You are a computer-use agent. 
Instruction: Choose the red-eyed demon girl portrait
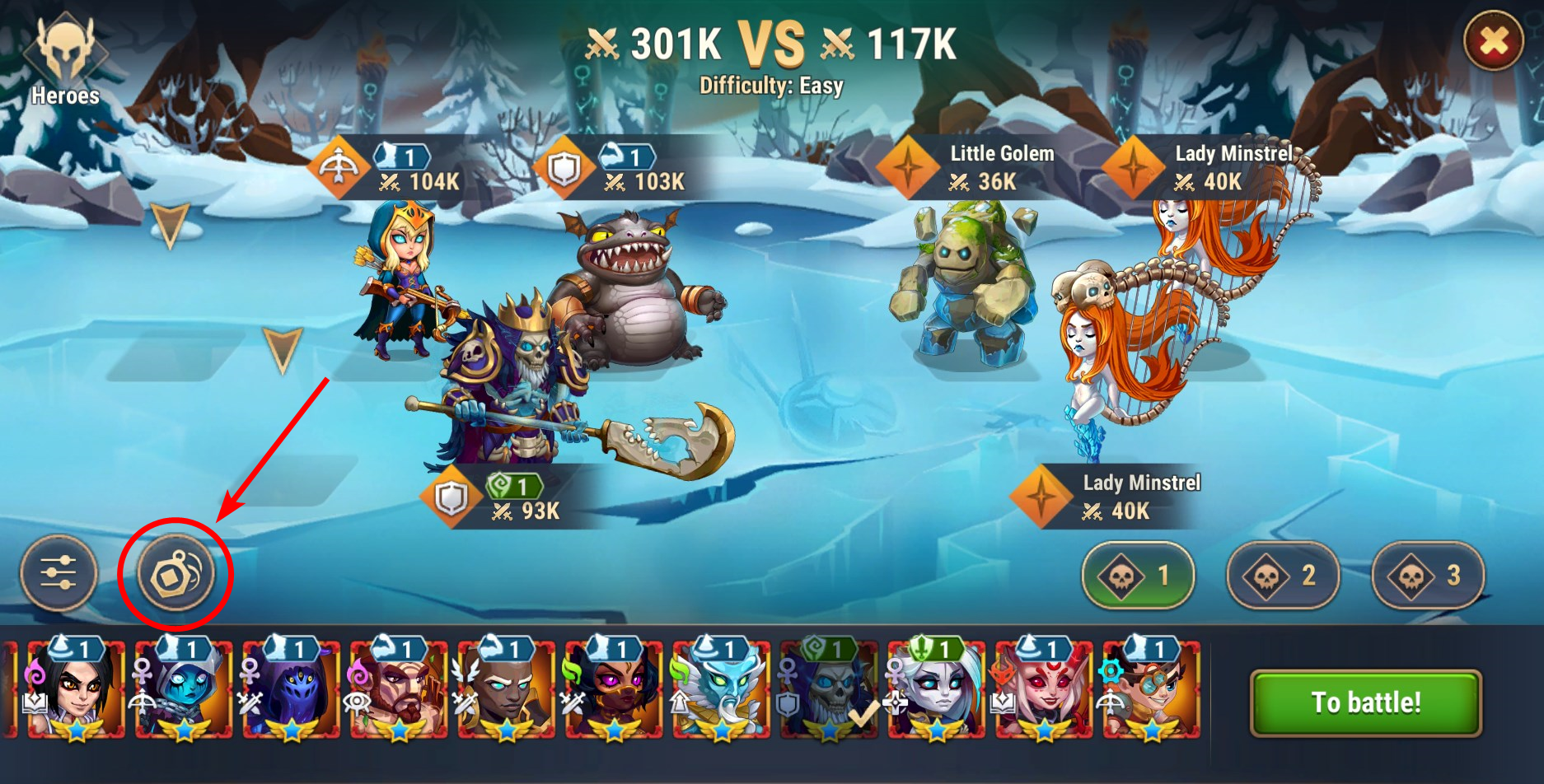tap(1044, 692)
